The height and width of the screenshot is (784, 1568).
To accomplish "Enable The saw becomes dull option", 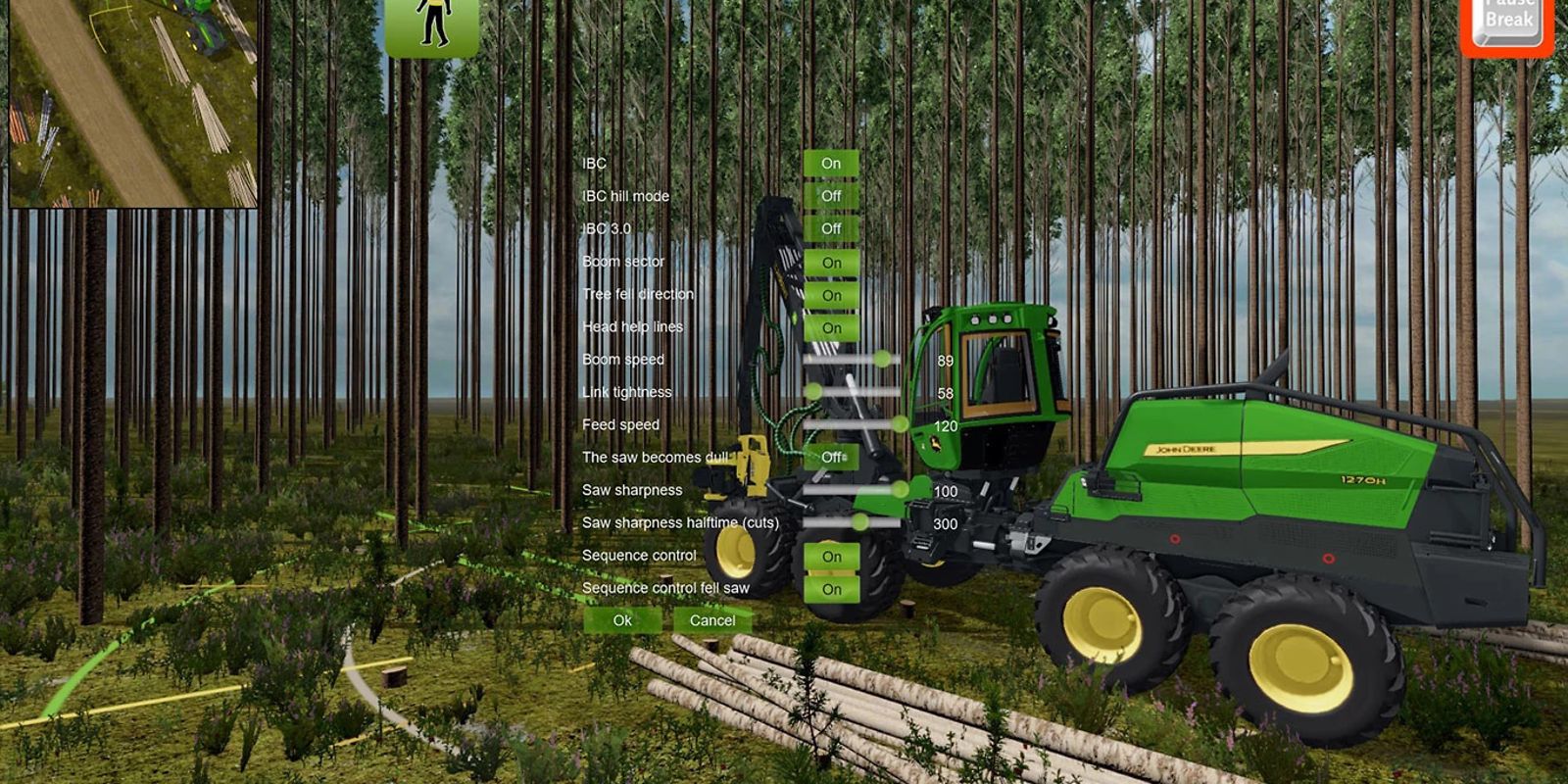I will [x=832, y=456].
